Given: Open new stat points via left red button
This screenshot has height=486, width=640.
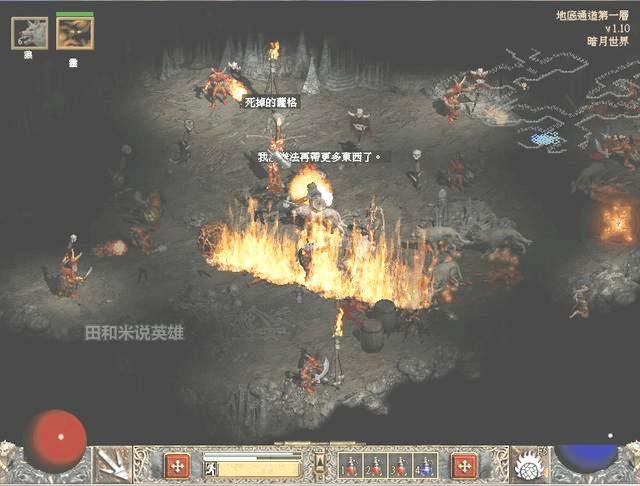Looking at the screenshot, I should tap(178, 465).
